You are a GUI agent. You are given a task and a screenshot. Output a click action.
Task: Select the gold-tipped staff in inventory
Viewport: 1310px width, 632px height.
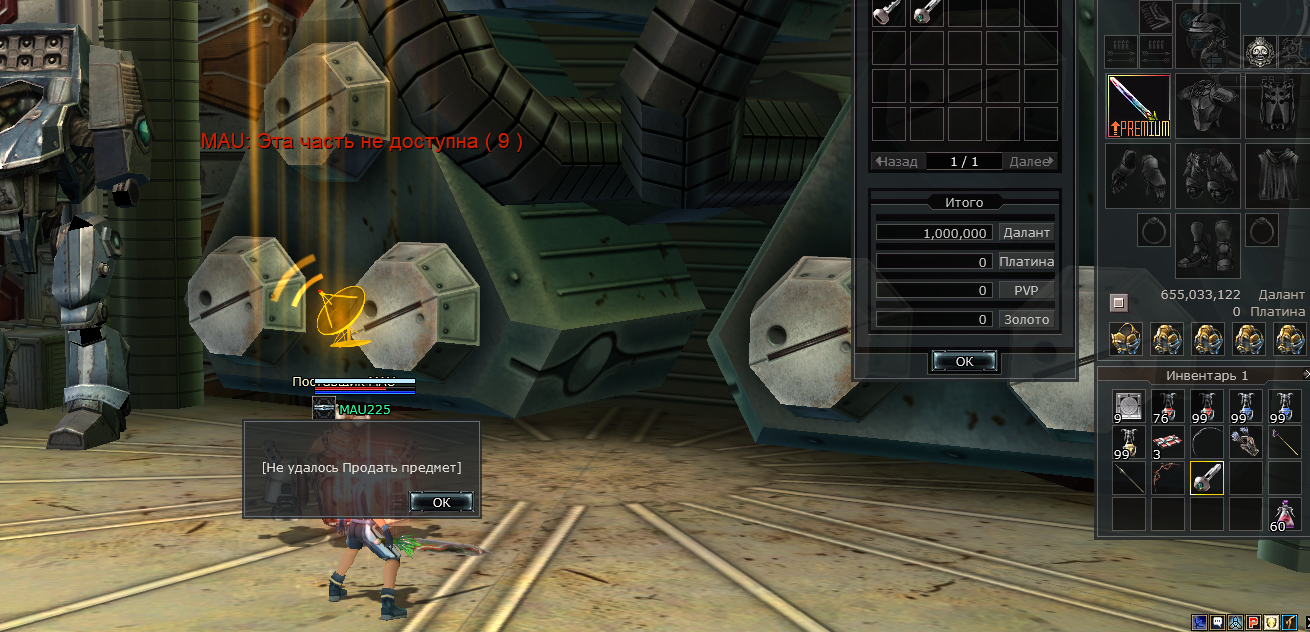click(x=1284, y=442)
